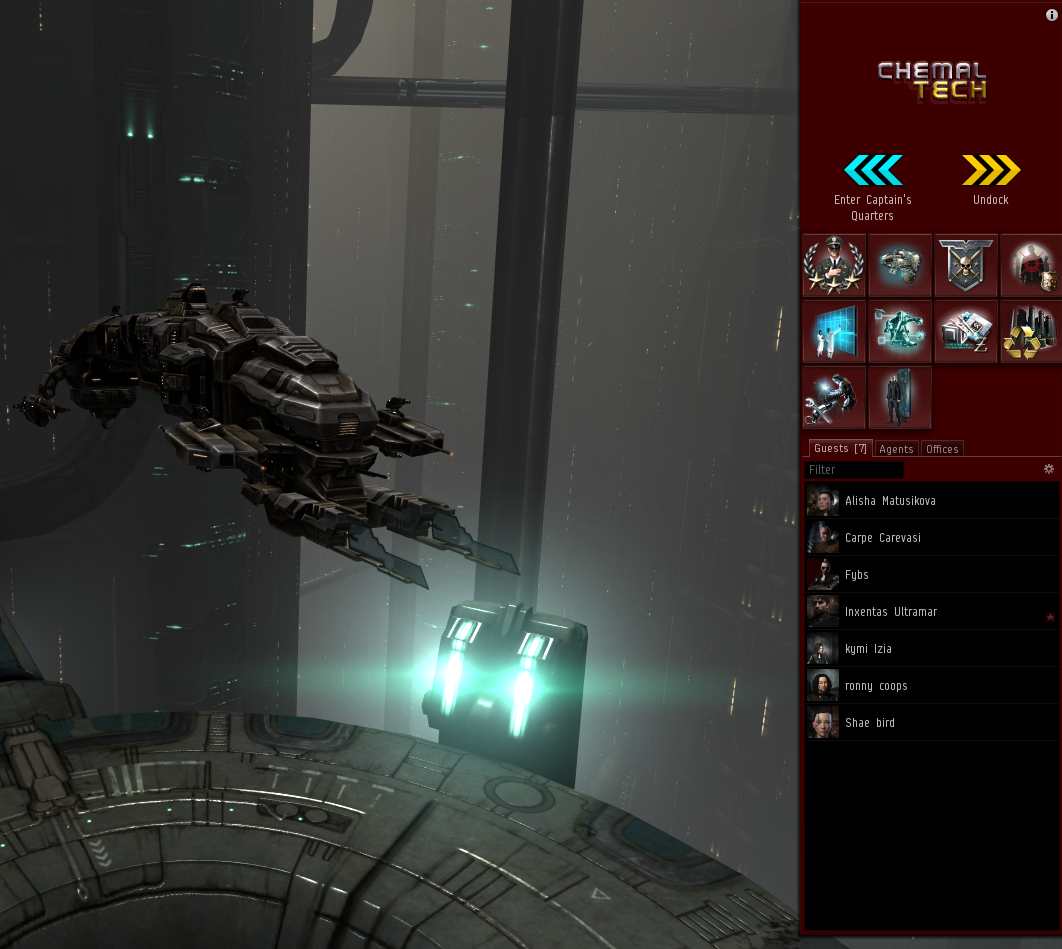Open the reprocessing plant recycle icon
Screen dimensions: 1062x949
(x=1031, y=332)
